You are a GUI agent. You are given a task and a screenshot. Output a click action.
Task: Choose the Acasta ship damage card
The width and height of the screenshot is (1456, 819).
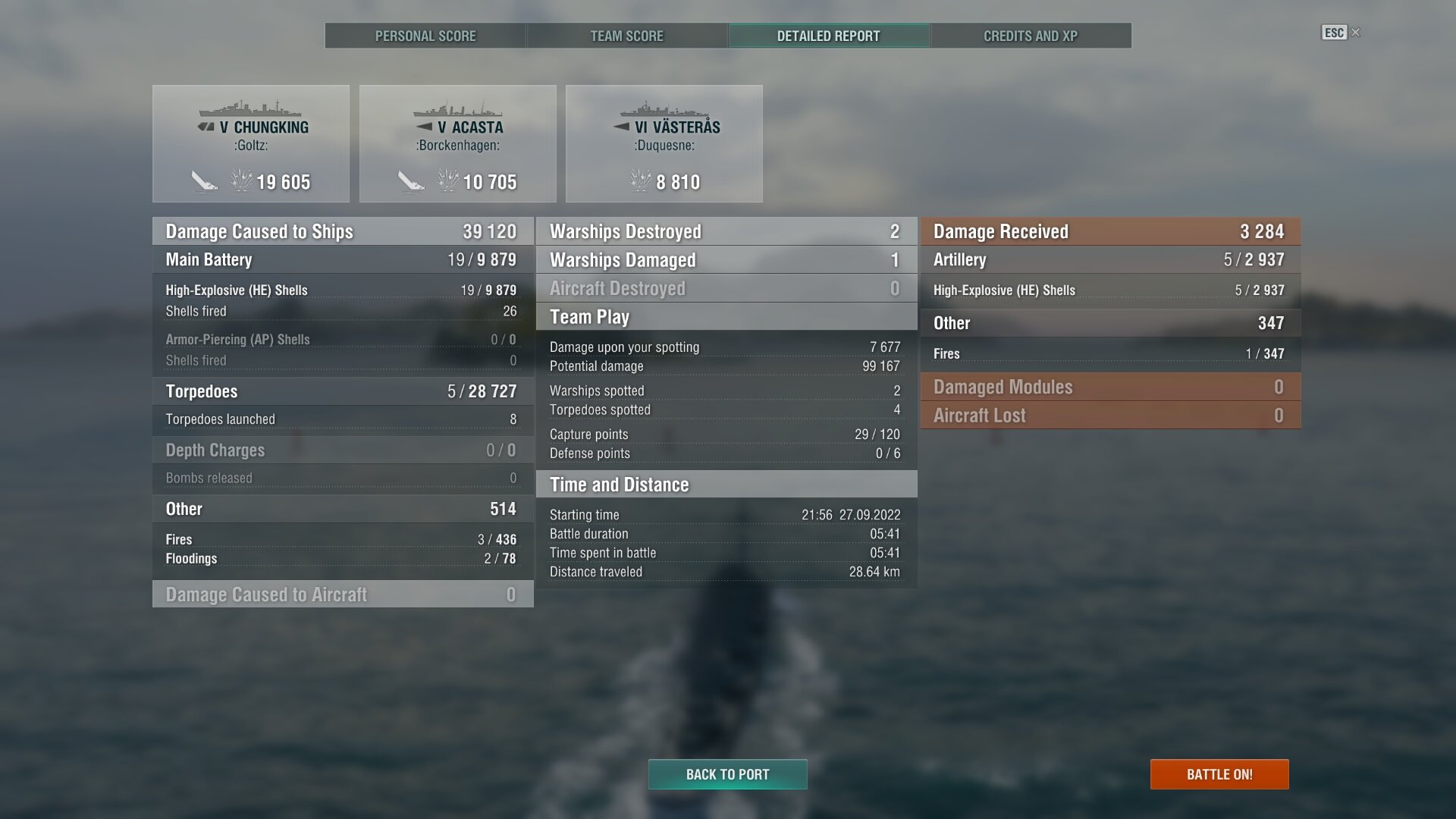(457, 143)
